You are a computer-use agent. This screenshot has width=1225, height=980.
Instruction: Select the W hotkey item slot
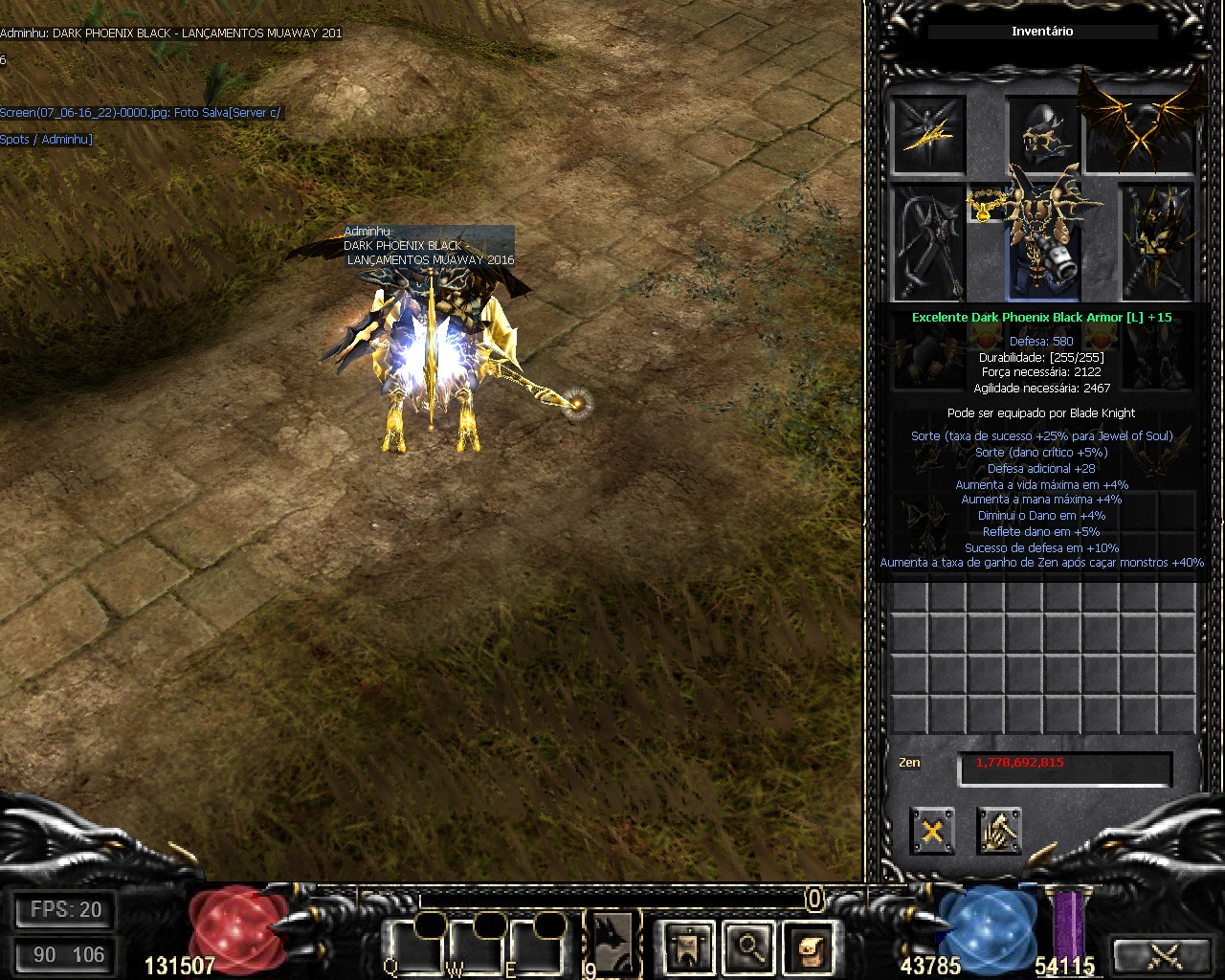click(x=475, y=947)
